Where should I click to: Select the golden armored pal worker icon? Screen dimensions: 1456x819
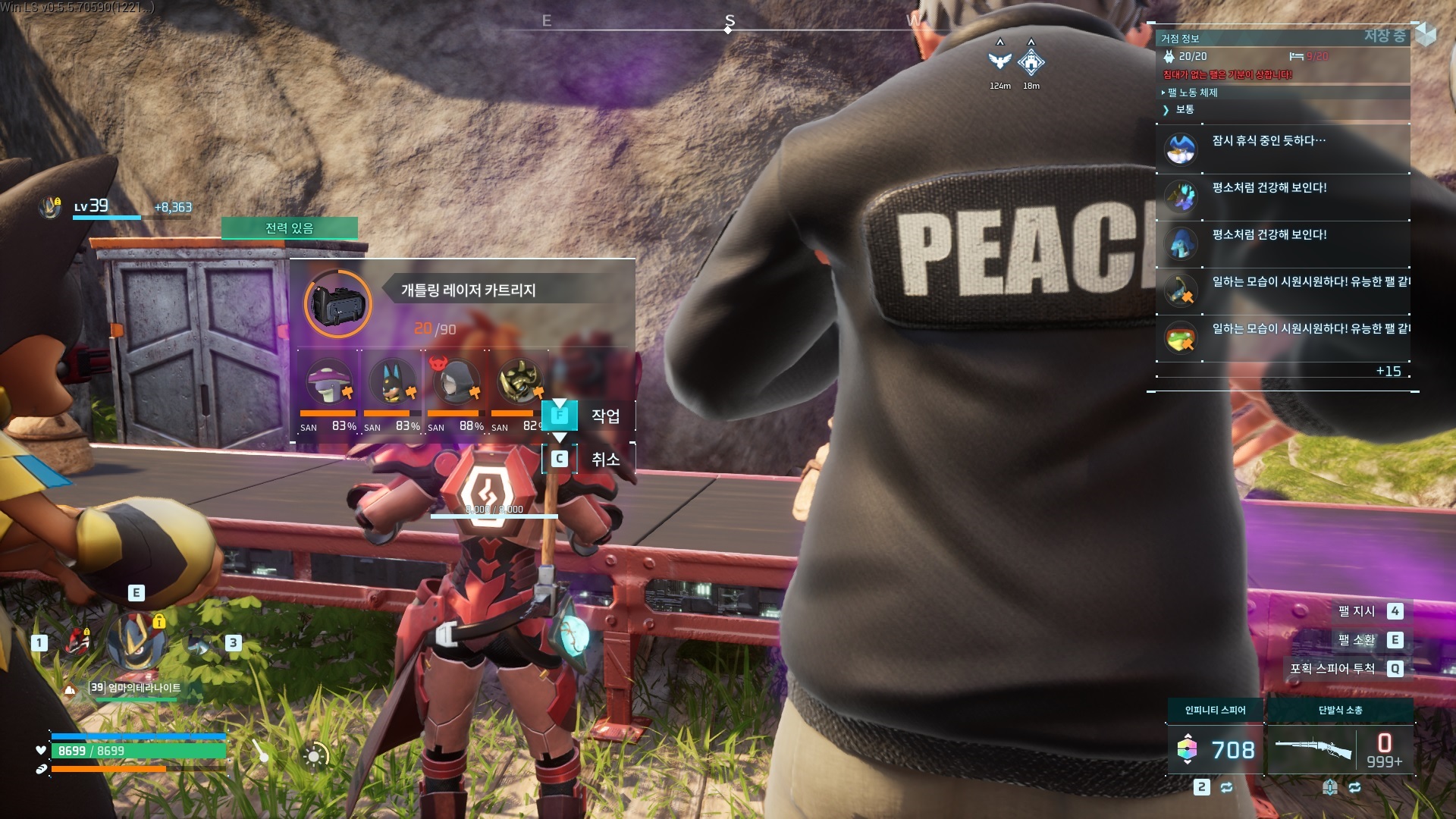[x=519, y=381]
